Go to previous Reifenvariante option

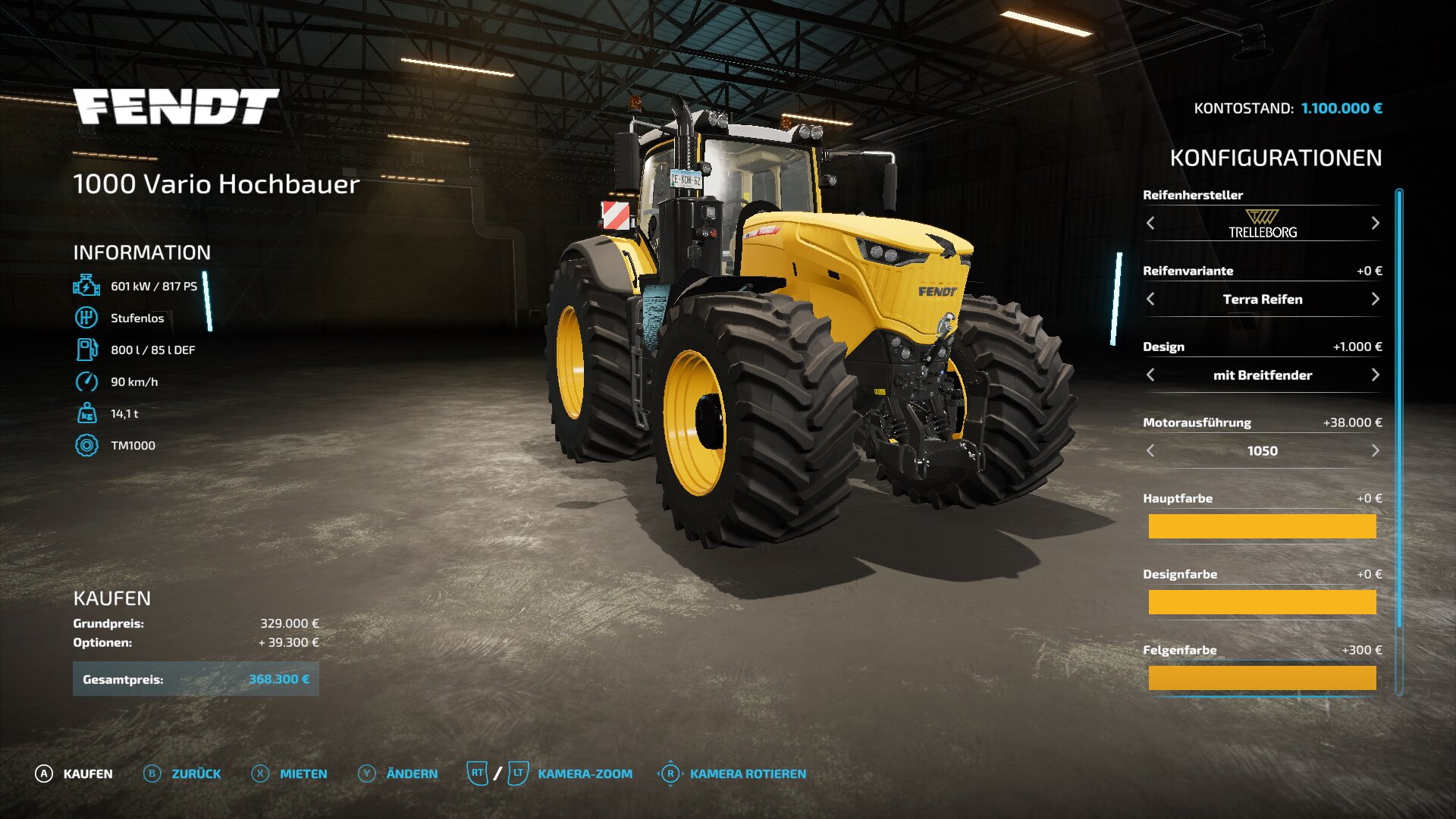[1150, 299]
